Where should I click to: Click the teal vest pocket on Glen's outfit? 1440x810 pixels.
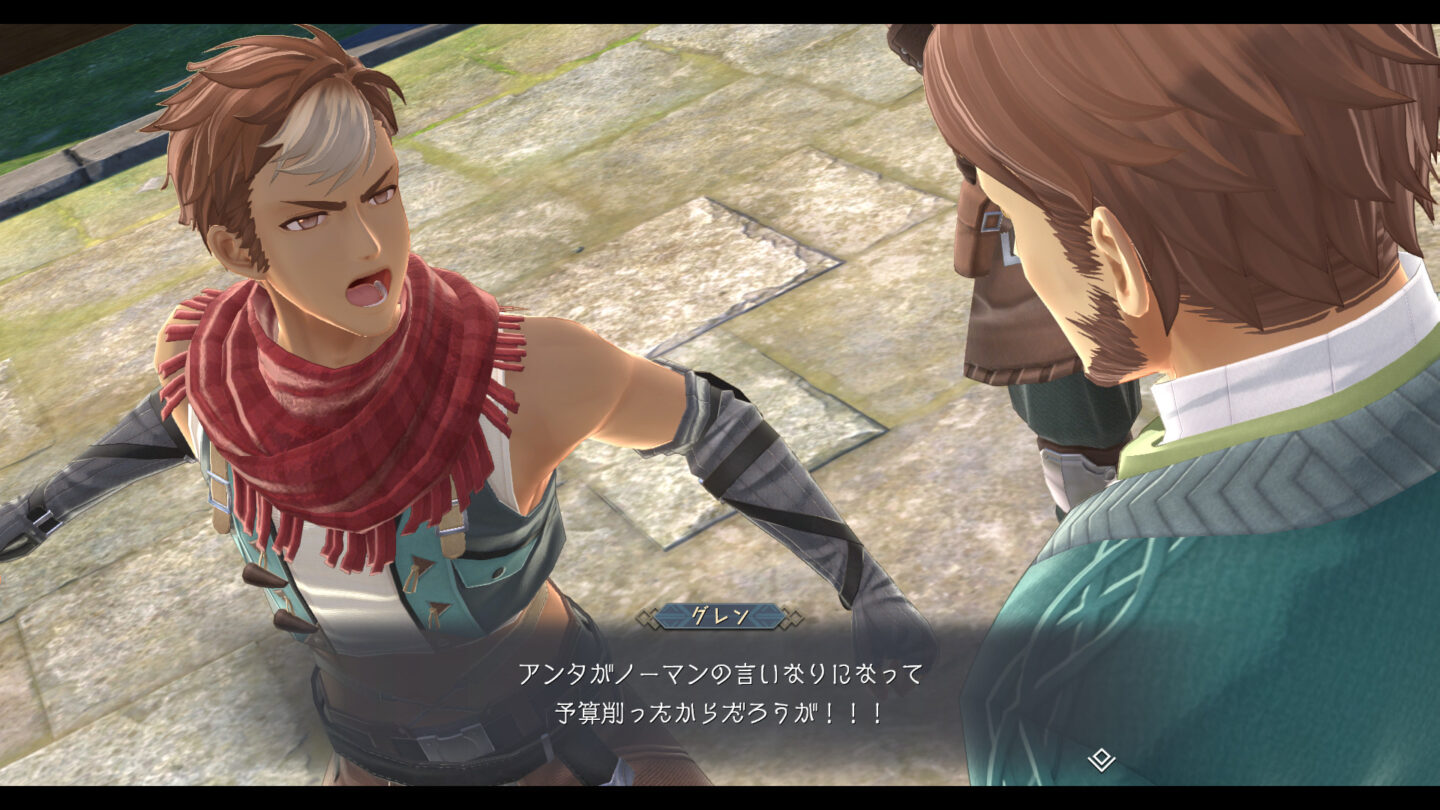tap(490, 570)
